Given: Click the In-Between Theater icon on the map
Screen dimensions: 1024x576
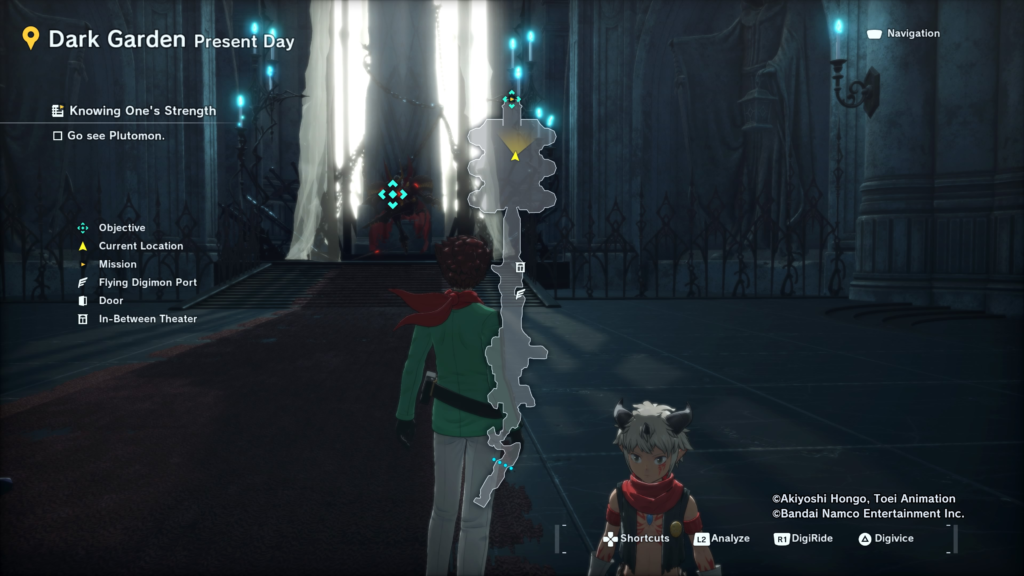Looking at the screenshot, I should 520,267.
